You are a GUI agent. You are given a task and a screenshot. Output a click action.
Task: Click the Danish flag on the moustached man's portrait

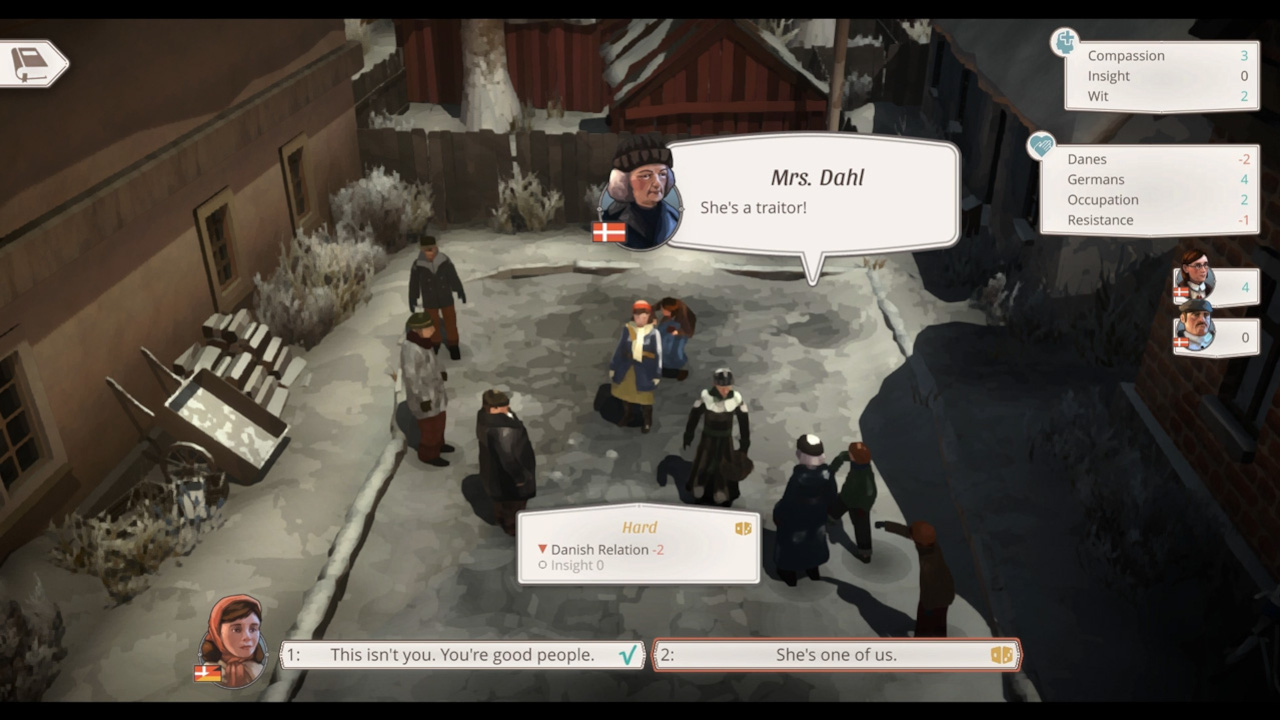[1183, 341]
